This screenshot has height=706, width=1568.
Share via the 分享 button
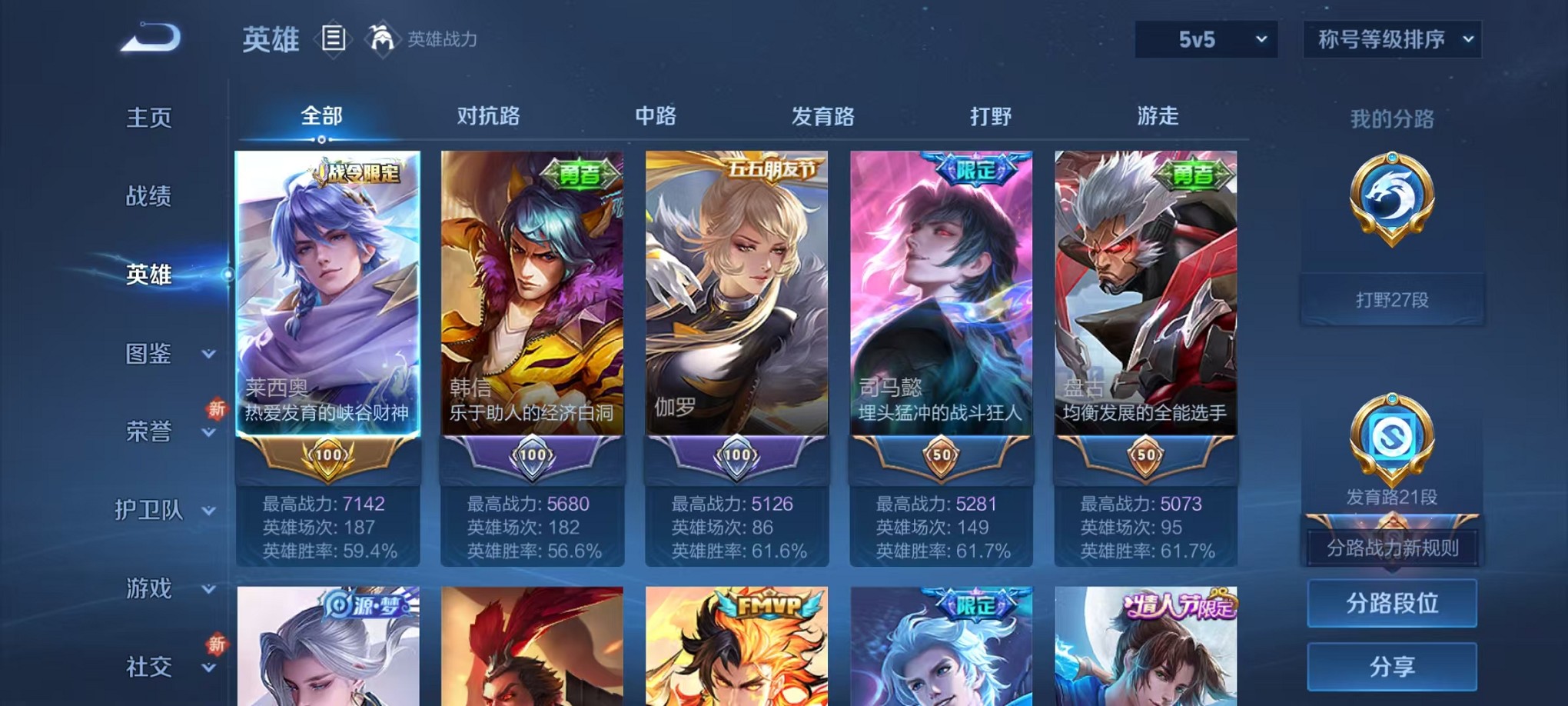coord(1391,667)
